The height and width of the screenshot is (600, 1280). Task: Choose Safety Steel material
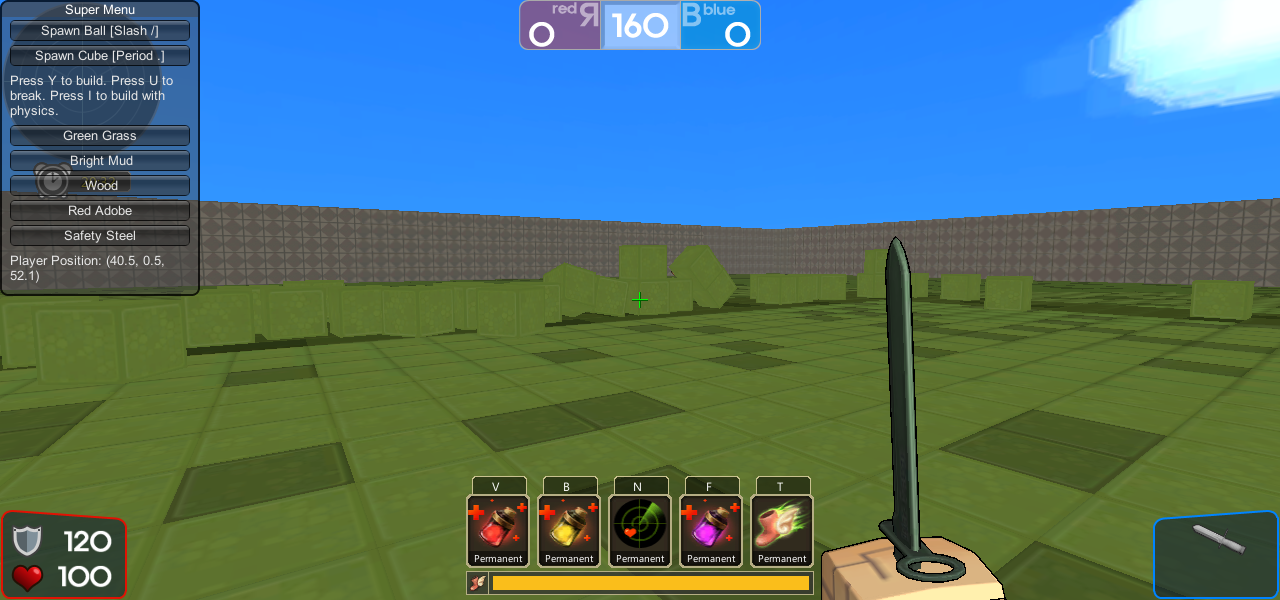[x=100, y=236]
